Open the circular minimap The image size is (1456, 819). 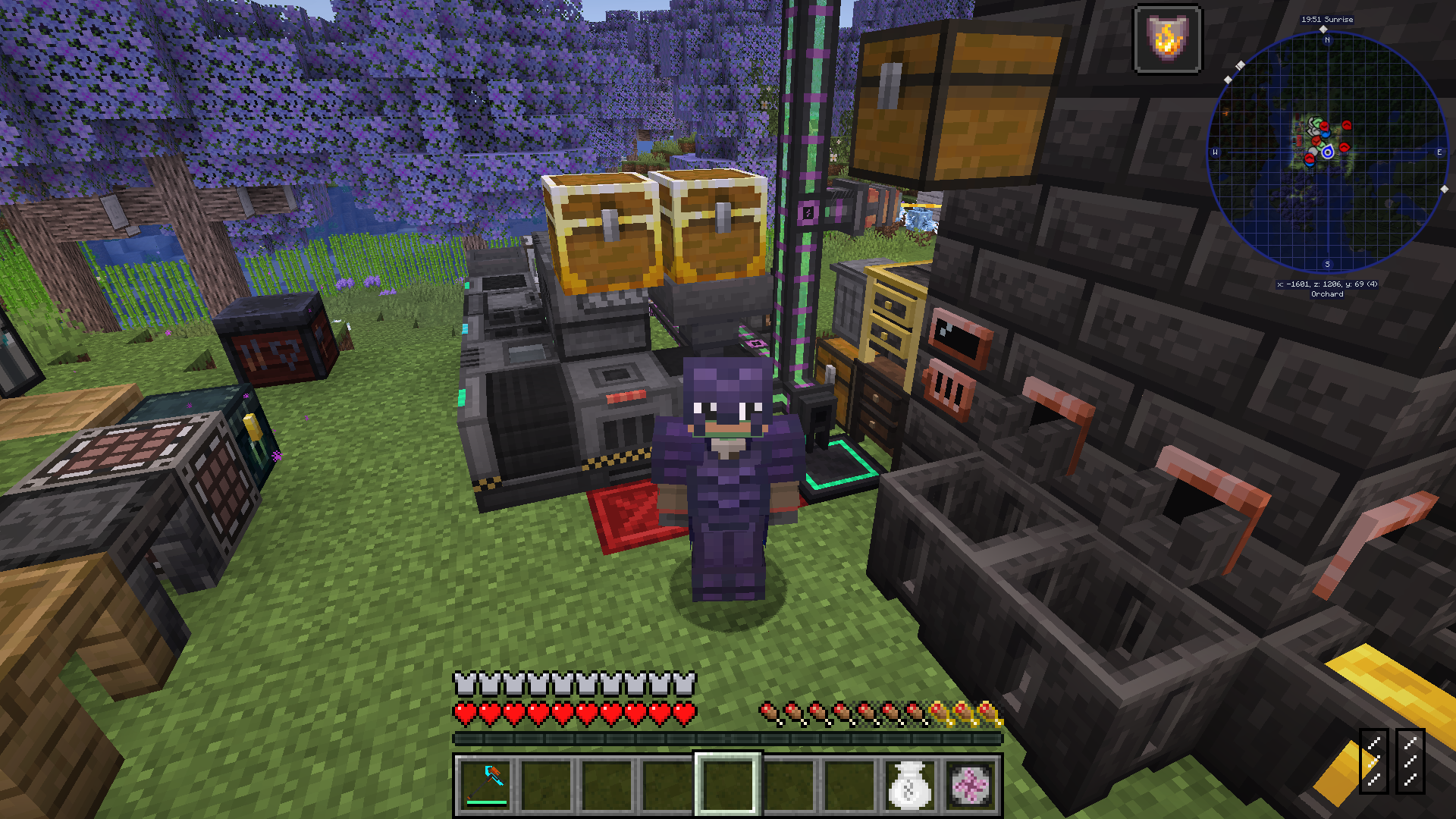tap(1326, 152)
